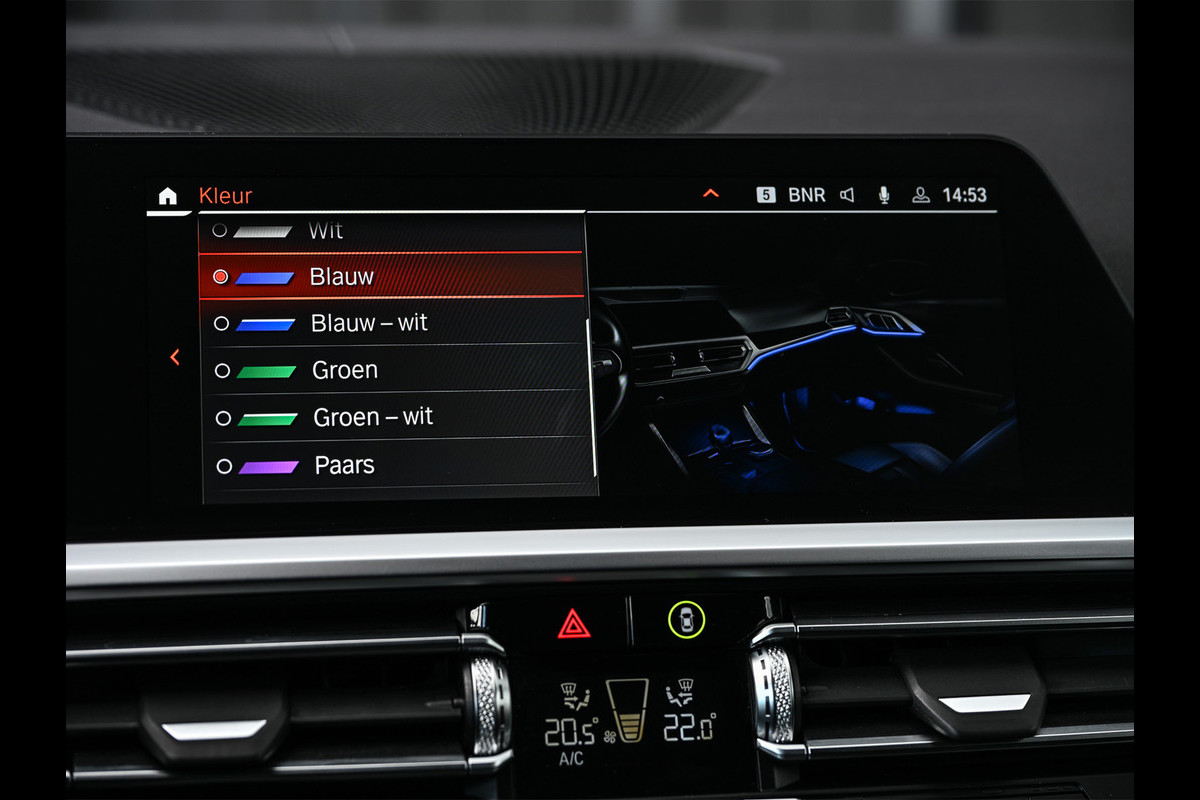Choose Groen – wit colour option

pos(372,417)
